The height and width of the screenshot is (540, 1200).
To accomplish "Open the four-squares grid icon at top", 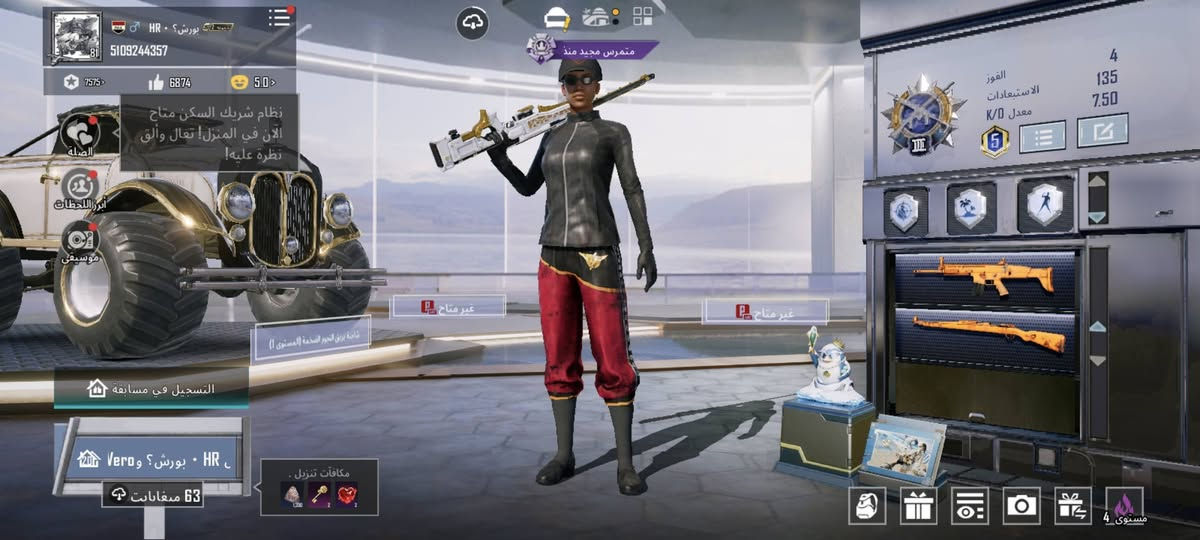I will (642, 16).
